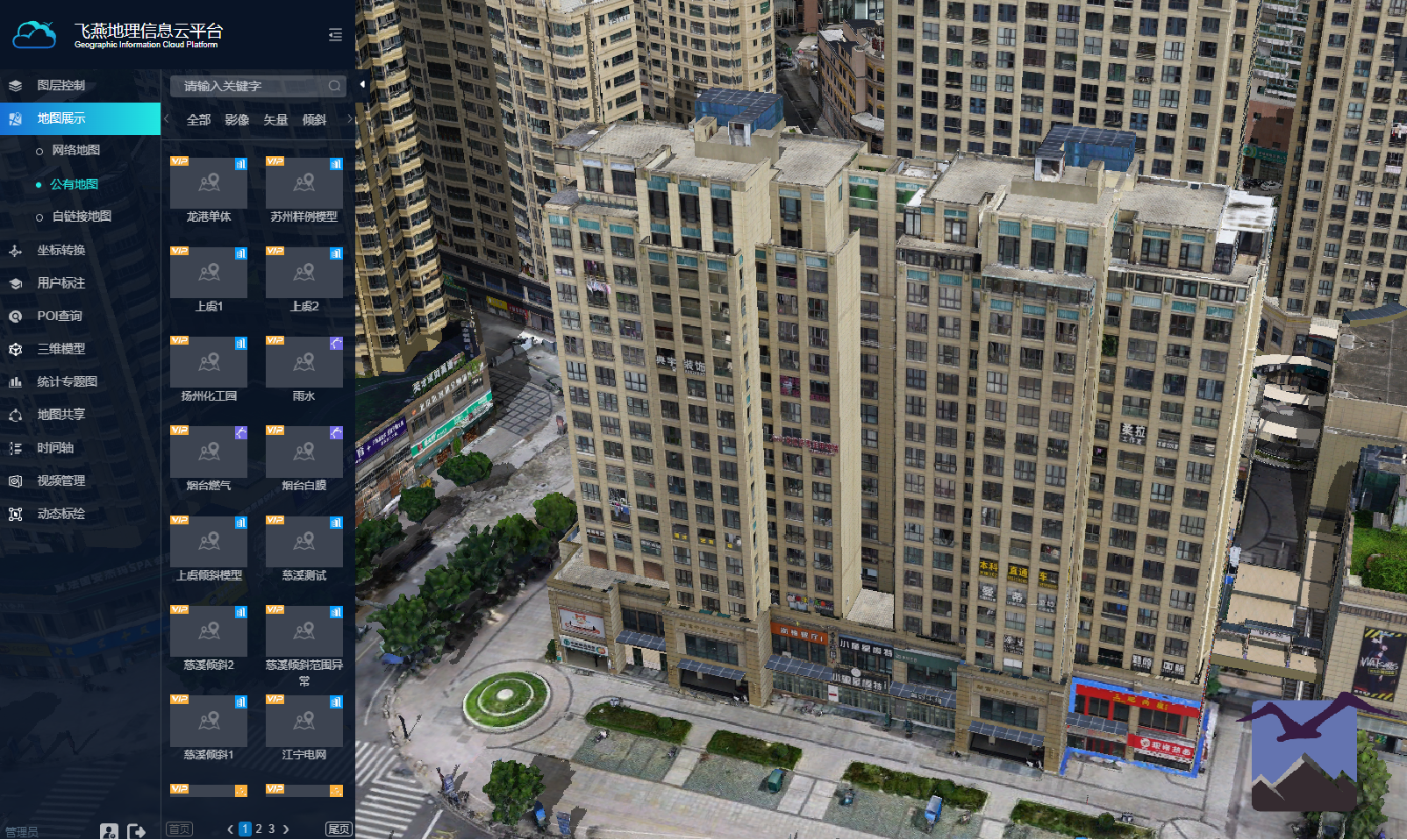Switch to the 影像 imagery tab
This screenshot has width=1407, height=840.
pyautogui.click(x=237, y=120)
